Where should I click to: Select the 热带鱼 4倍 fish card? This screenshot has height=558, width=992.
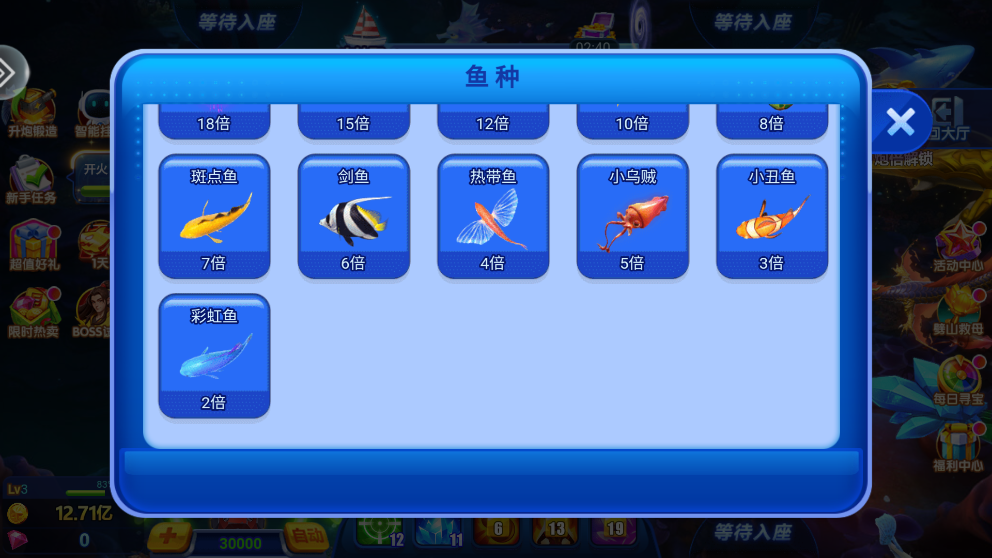pyautogui.click(x=493, y=217)
